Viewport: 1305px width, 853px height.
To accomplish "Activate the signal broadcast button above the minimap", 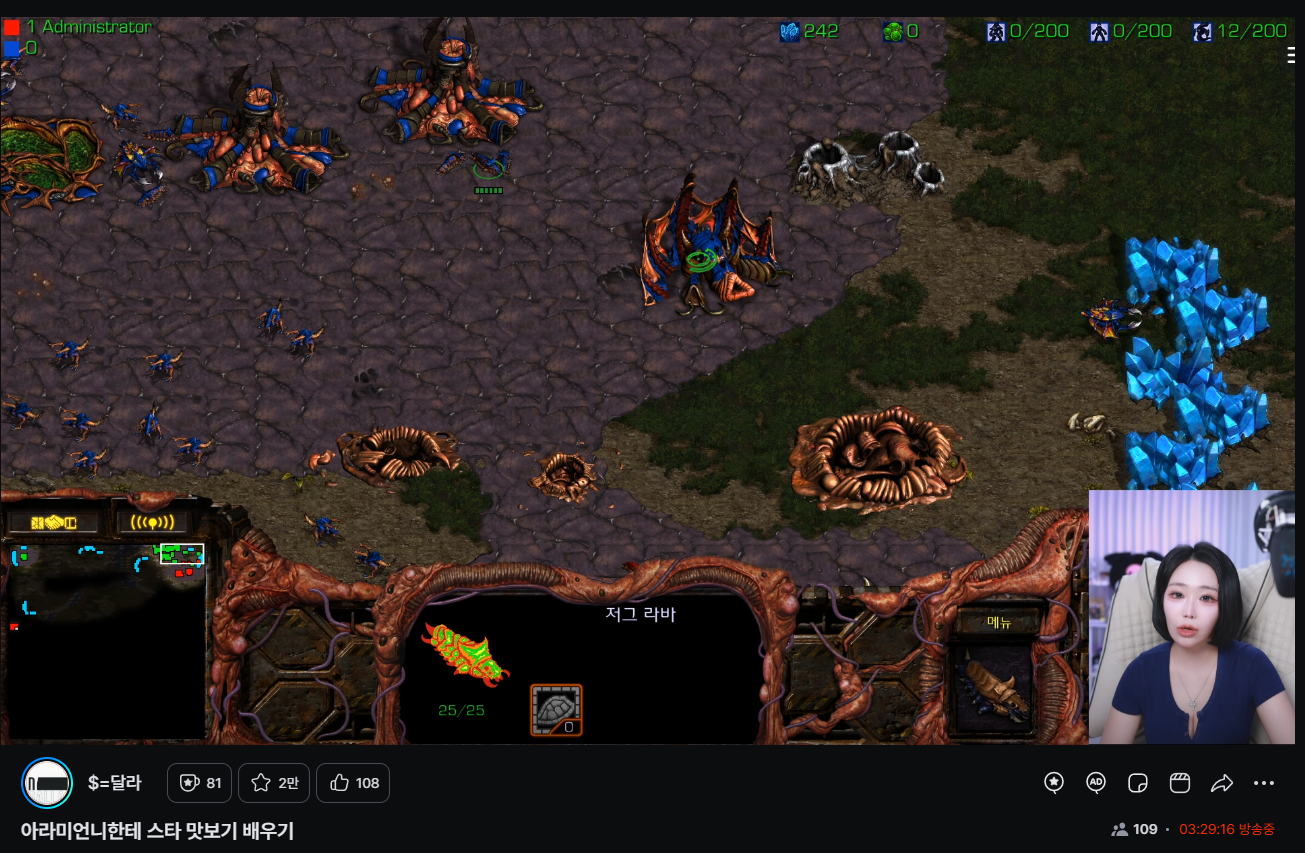I will point(152,523).
